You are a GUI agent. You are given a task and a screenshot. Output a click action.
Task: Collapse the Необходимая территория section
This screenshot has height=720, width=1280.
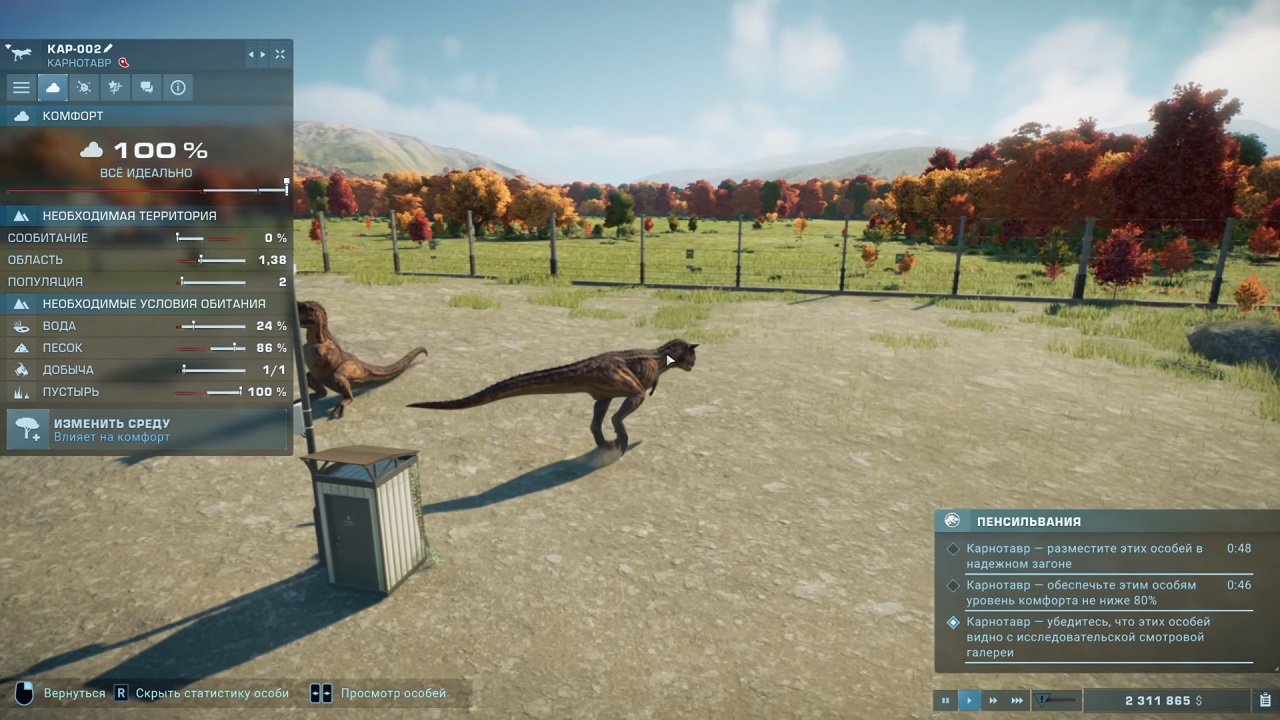tap(20, 216)
